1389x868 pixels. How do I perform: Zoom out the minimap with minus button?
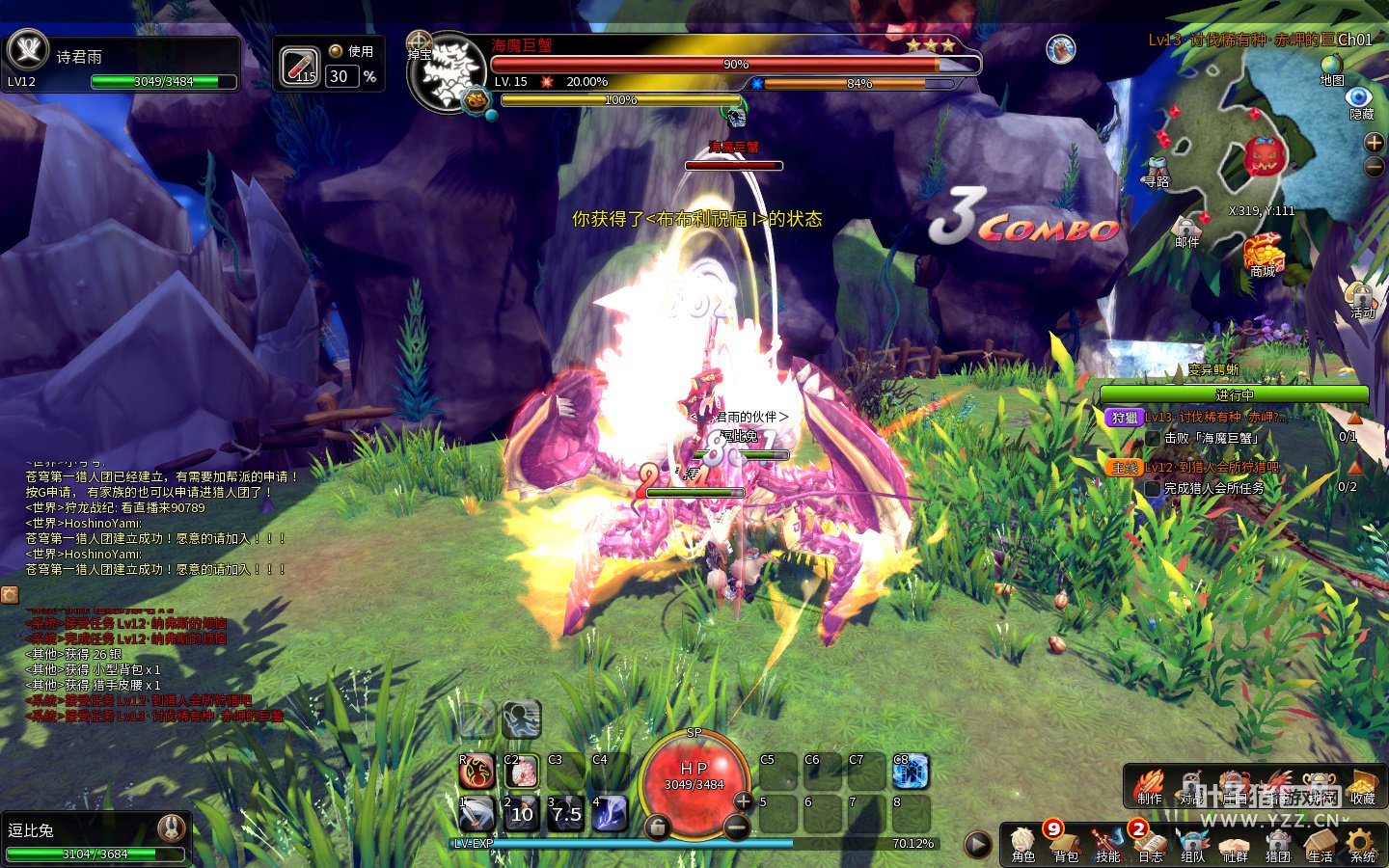point(1374,166)
